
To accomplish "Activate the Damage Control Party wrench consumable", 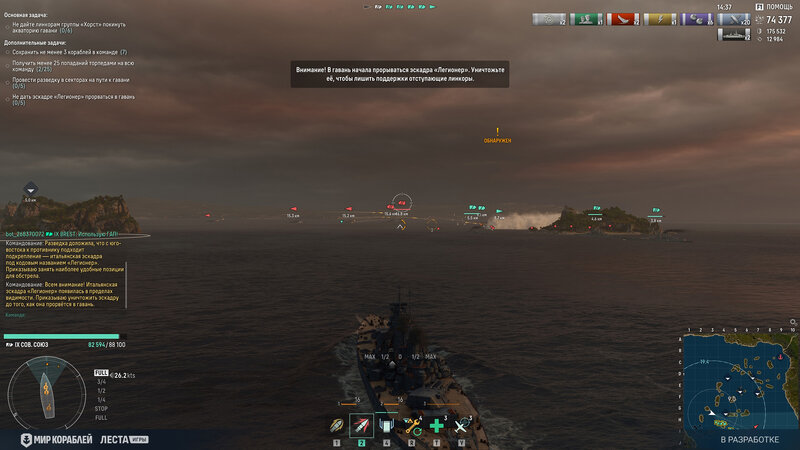I will click(411, 427).
